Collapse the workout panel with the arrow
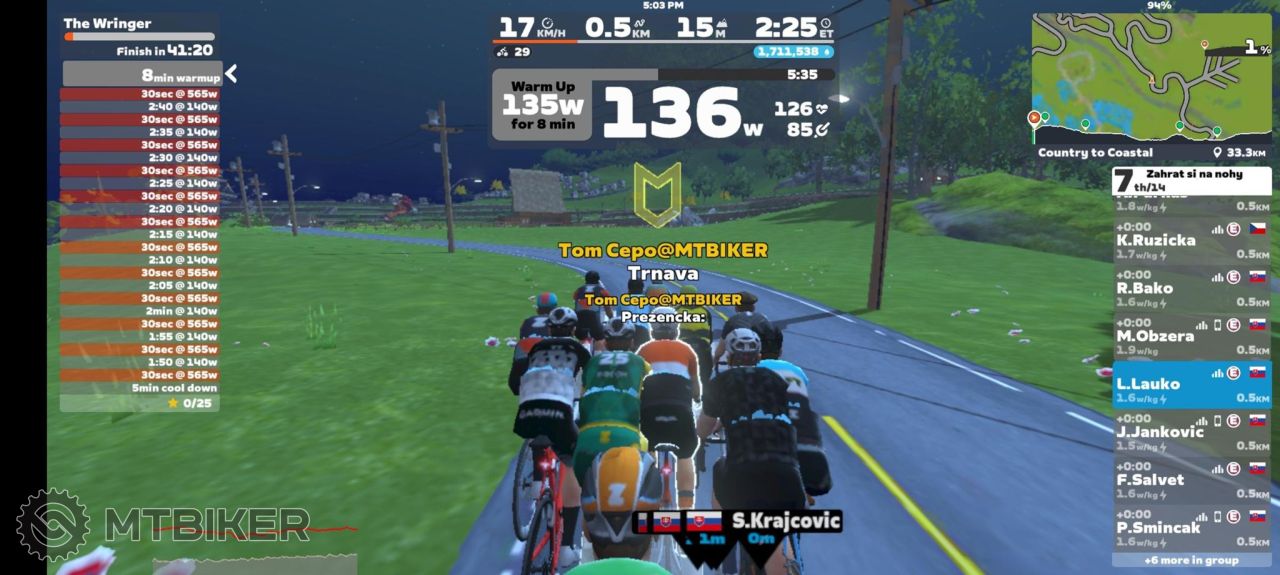1280x575 pixels. 231,74
